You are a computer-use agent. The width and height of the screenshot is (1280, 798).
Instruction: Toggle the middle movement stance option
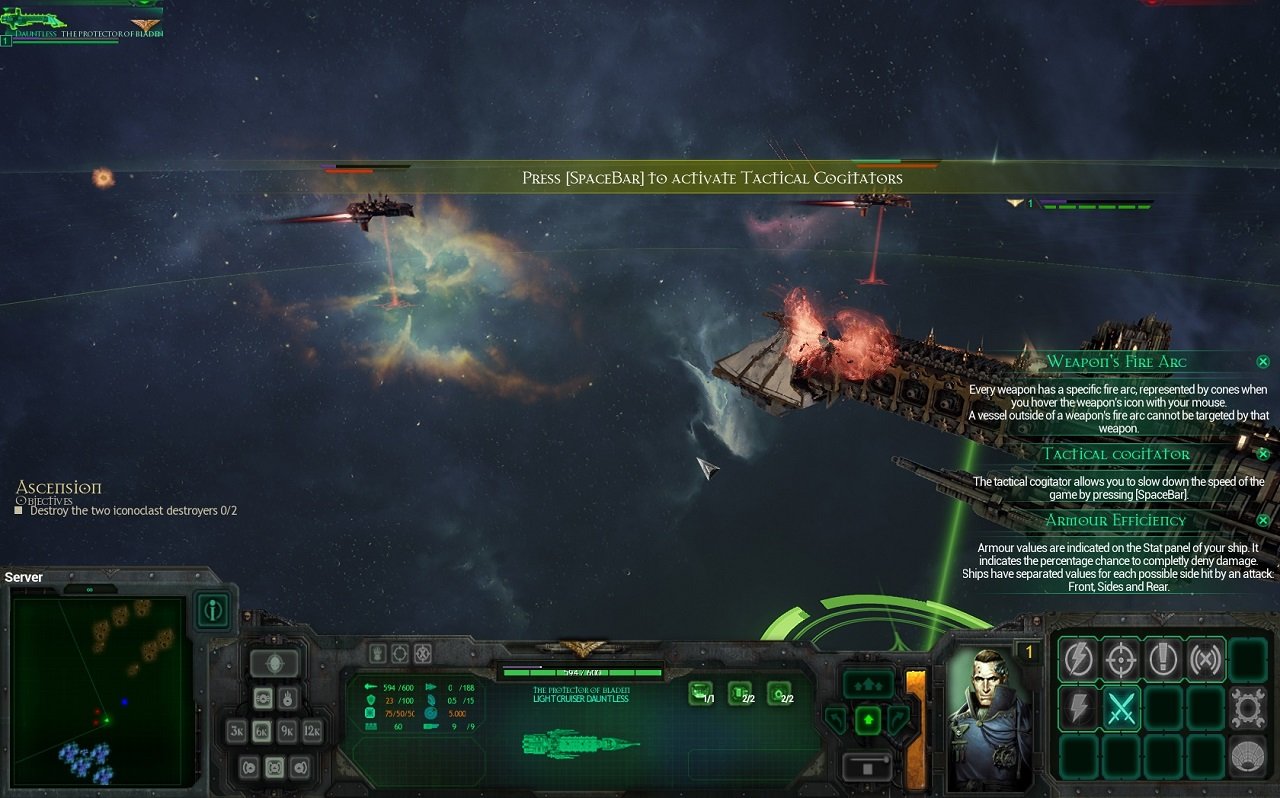pyautogui.click(x=276, y=766)
